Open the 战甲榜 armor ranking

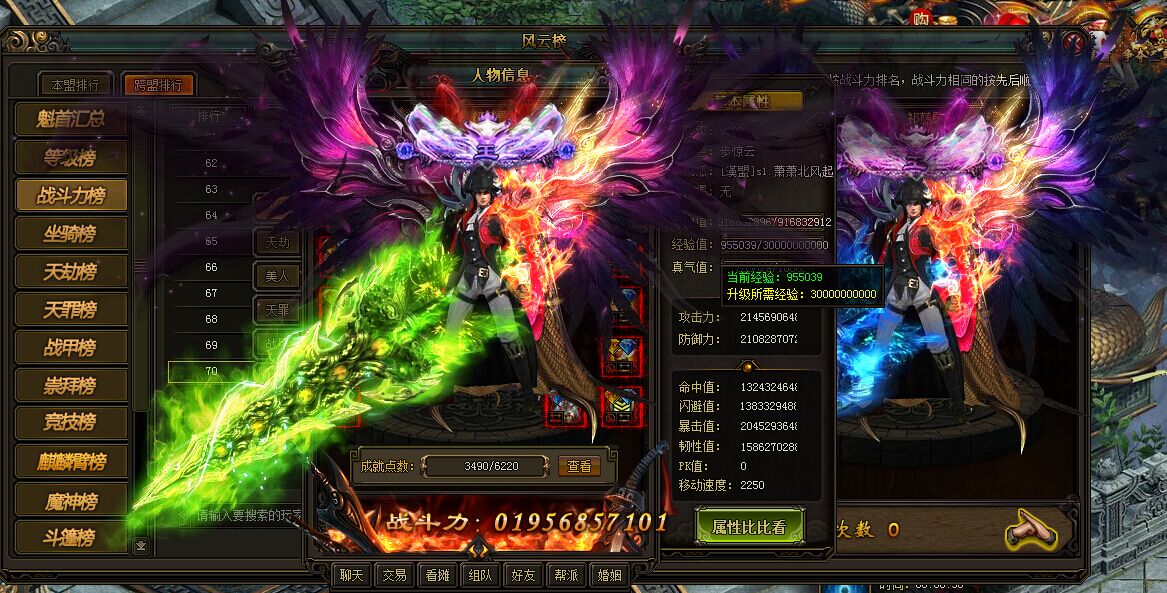click(72, 347)
